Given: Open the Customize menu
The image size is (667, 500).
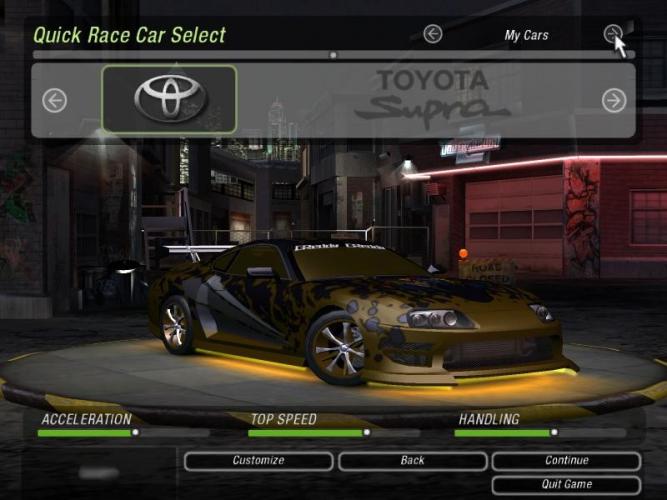Looking at the screenshot, I should [x=258, y=461].
